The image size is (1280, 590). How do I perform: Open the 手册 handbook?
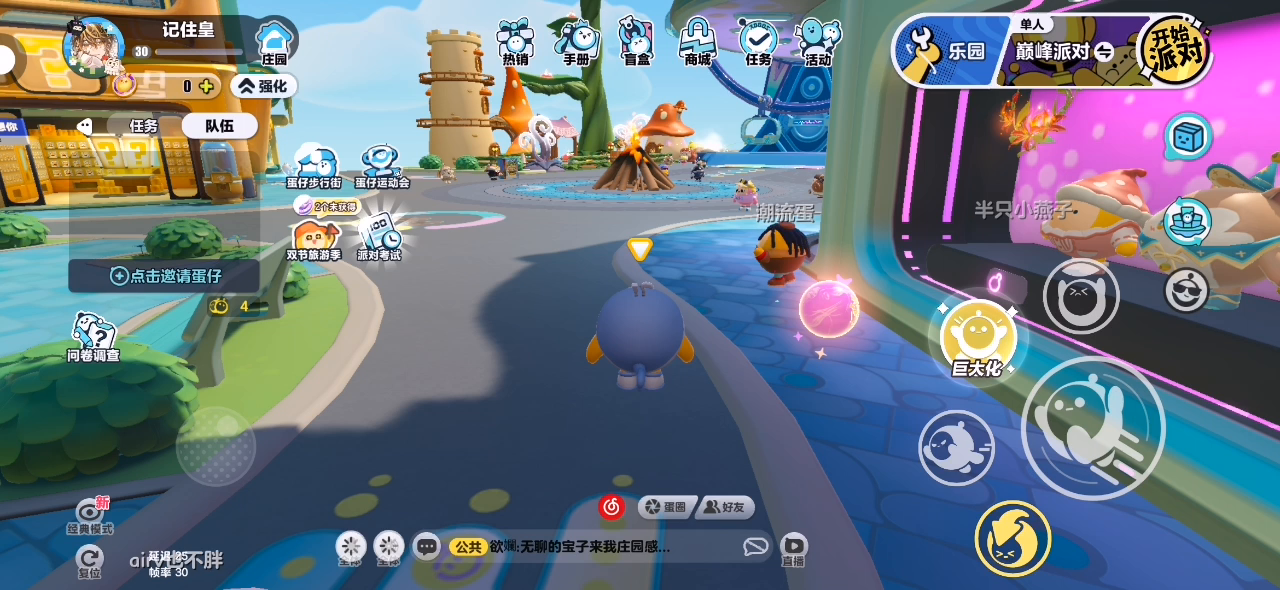tap(576, 42)
